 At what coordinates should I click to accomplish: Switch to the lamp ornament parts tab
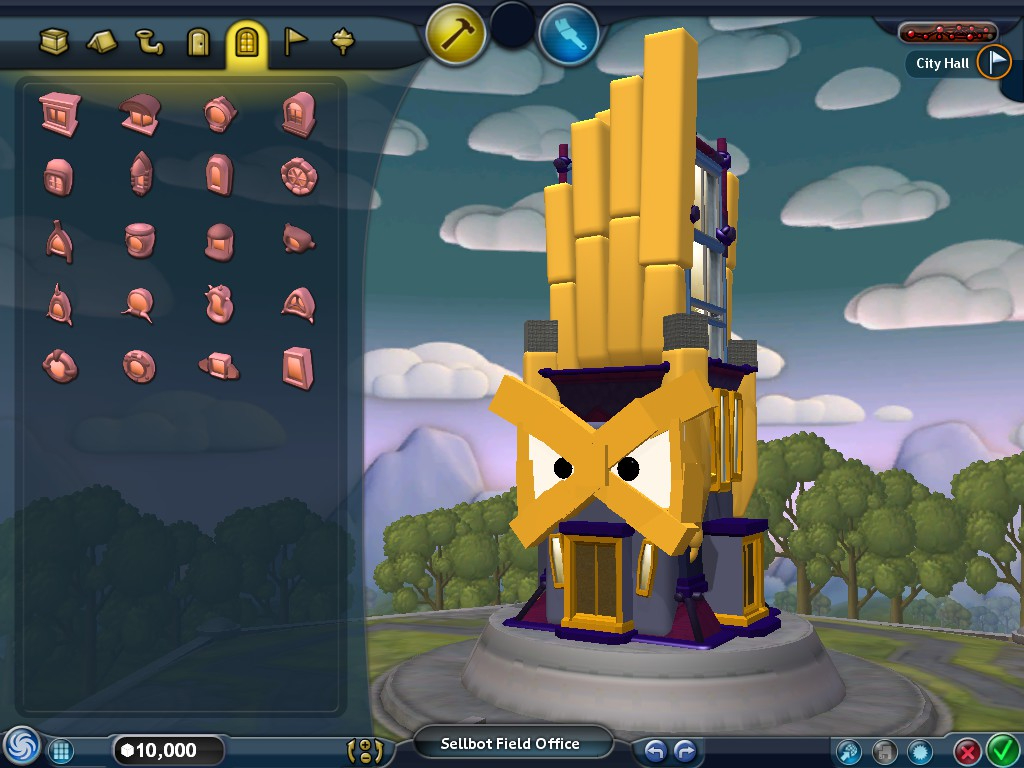point(343,42)
